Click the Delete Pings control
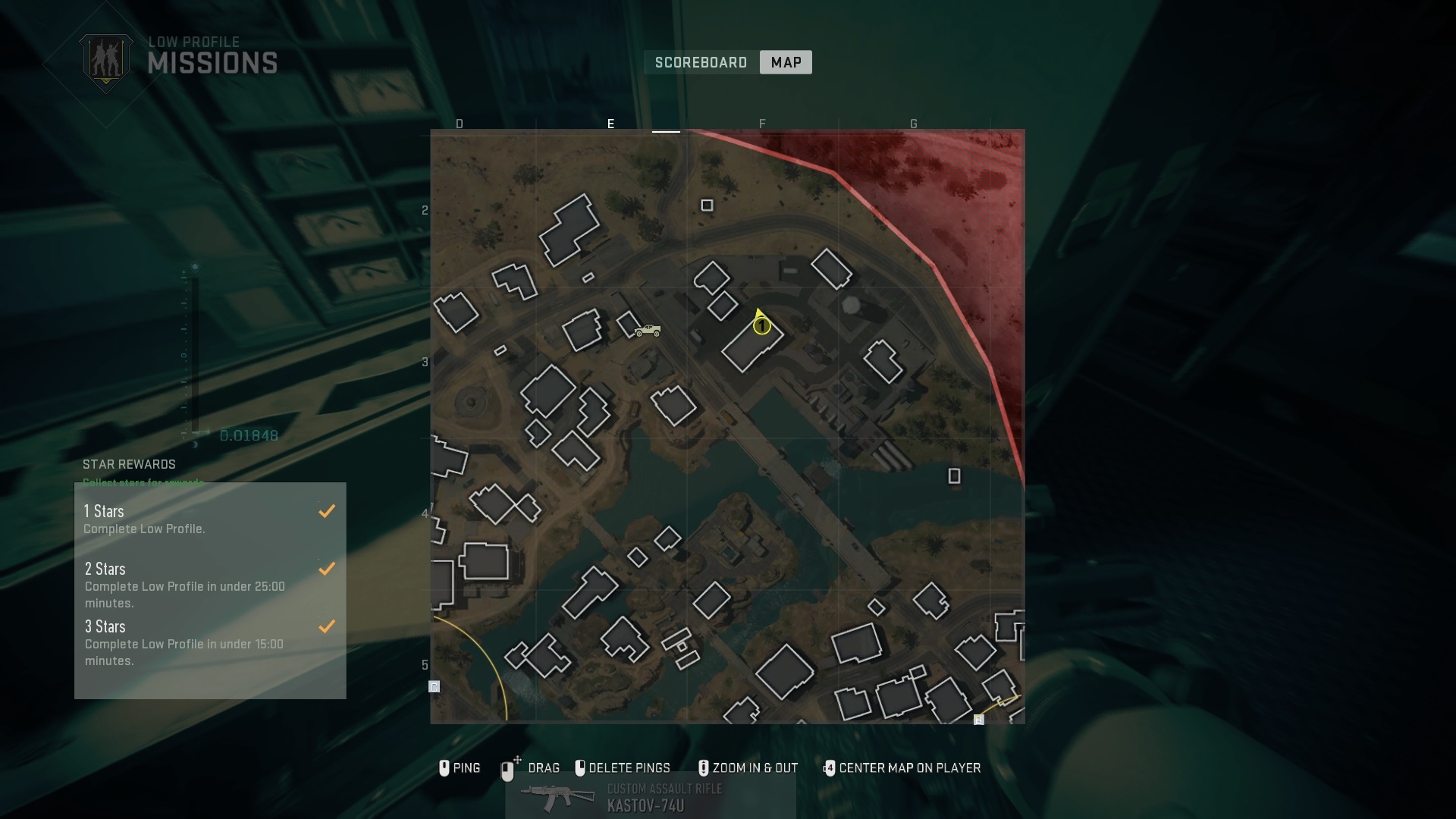 pyautogui.click(x=632, y=767)
